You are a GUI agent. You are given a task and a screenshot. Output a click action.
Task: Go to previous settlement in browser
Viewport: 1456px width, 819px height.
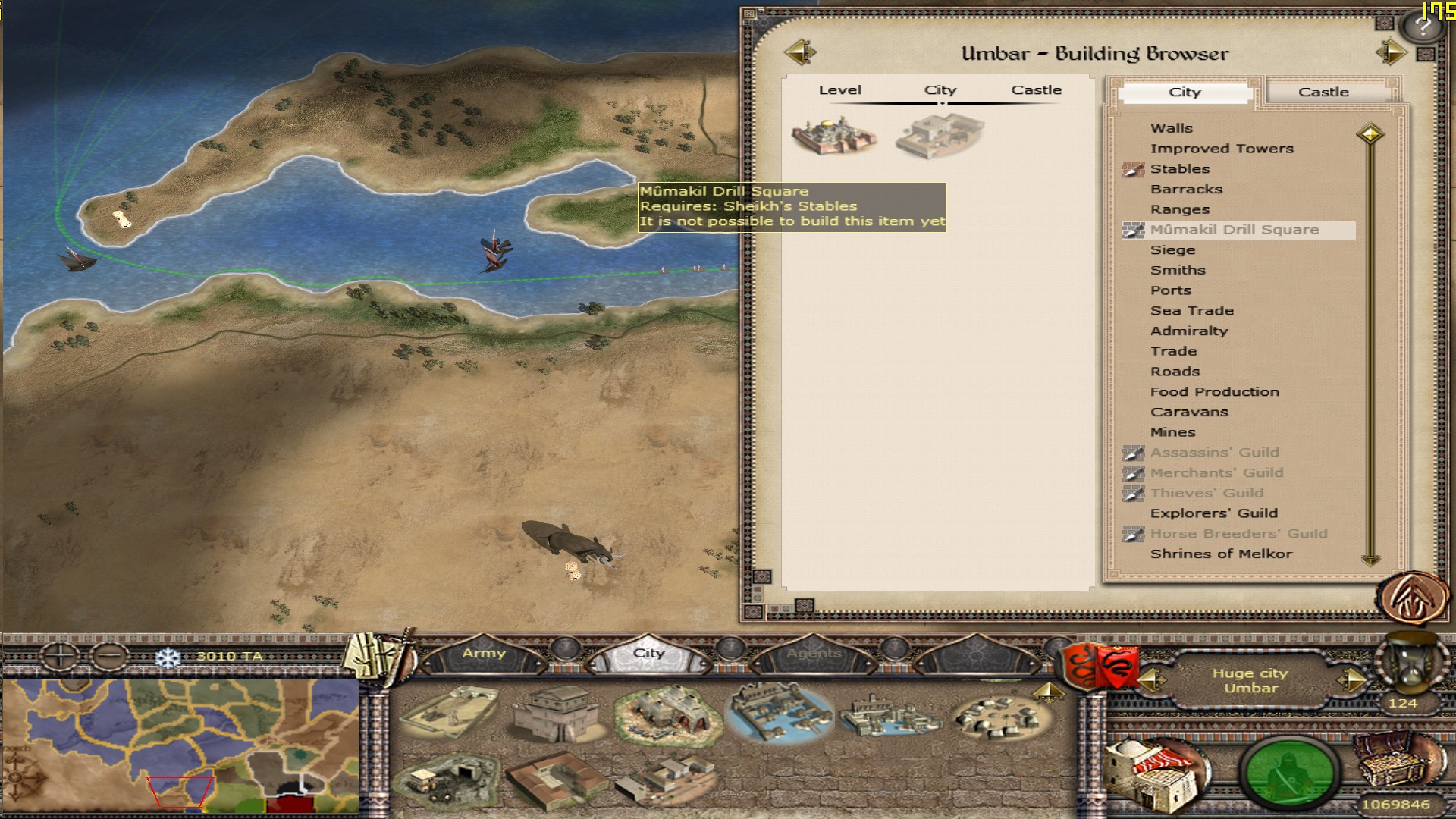coord(800,52)
